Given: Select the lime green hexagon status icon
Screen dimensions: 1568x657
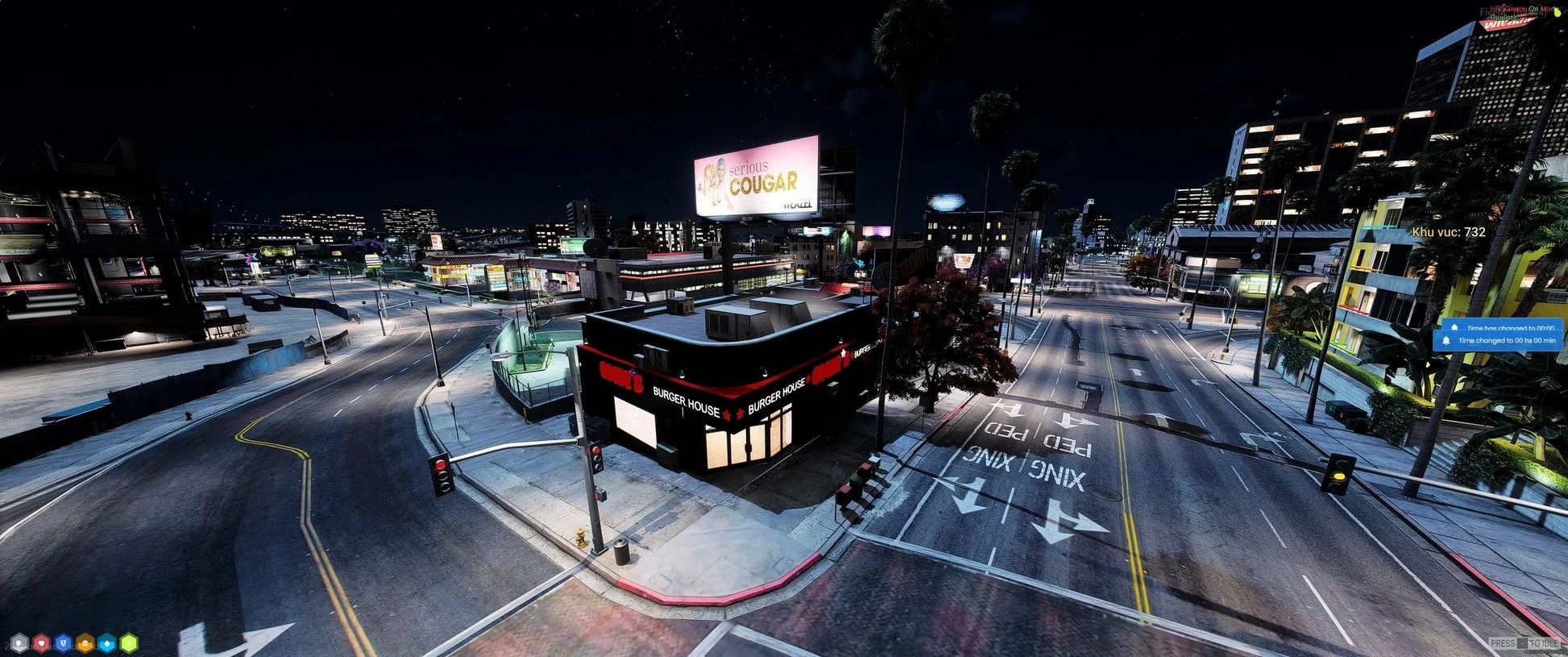Looking at the screenshot, I should coord(129,643).
